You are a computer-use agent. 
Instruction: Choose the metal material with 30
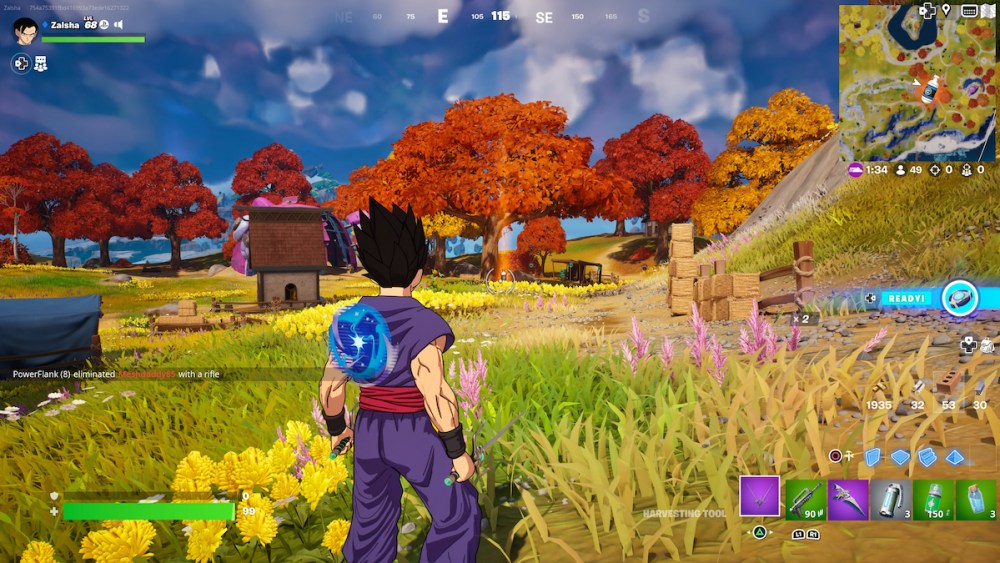[979, 386]
